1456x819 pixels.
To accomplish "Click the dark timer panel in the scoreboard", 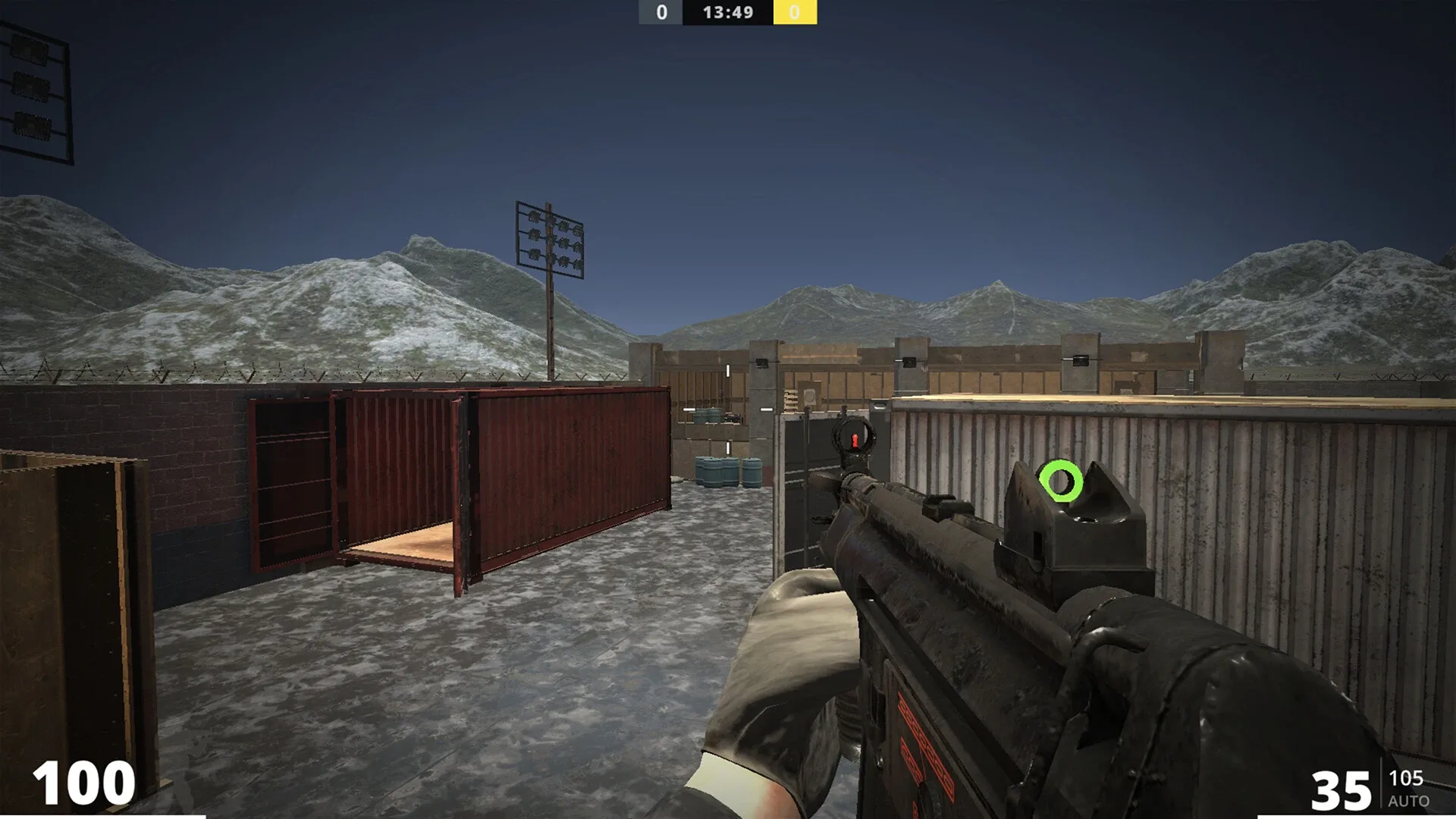I will point(726,12).
